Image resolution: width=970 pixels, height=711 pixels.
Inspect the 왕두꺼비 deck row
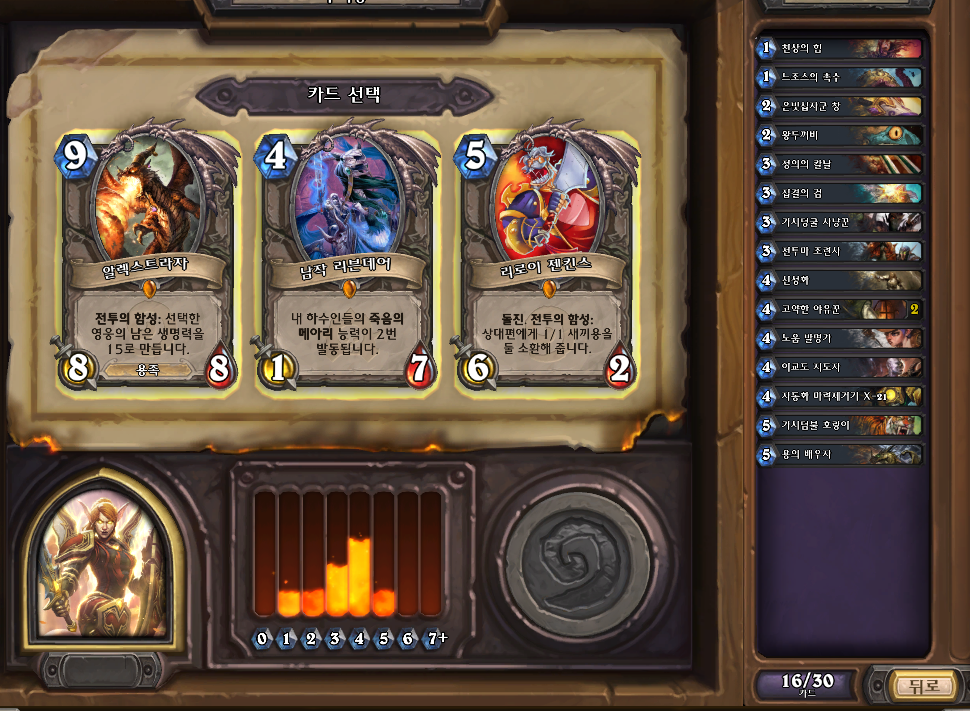[x=840, y=135]
